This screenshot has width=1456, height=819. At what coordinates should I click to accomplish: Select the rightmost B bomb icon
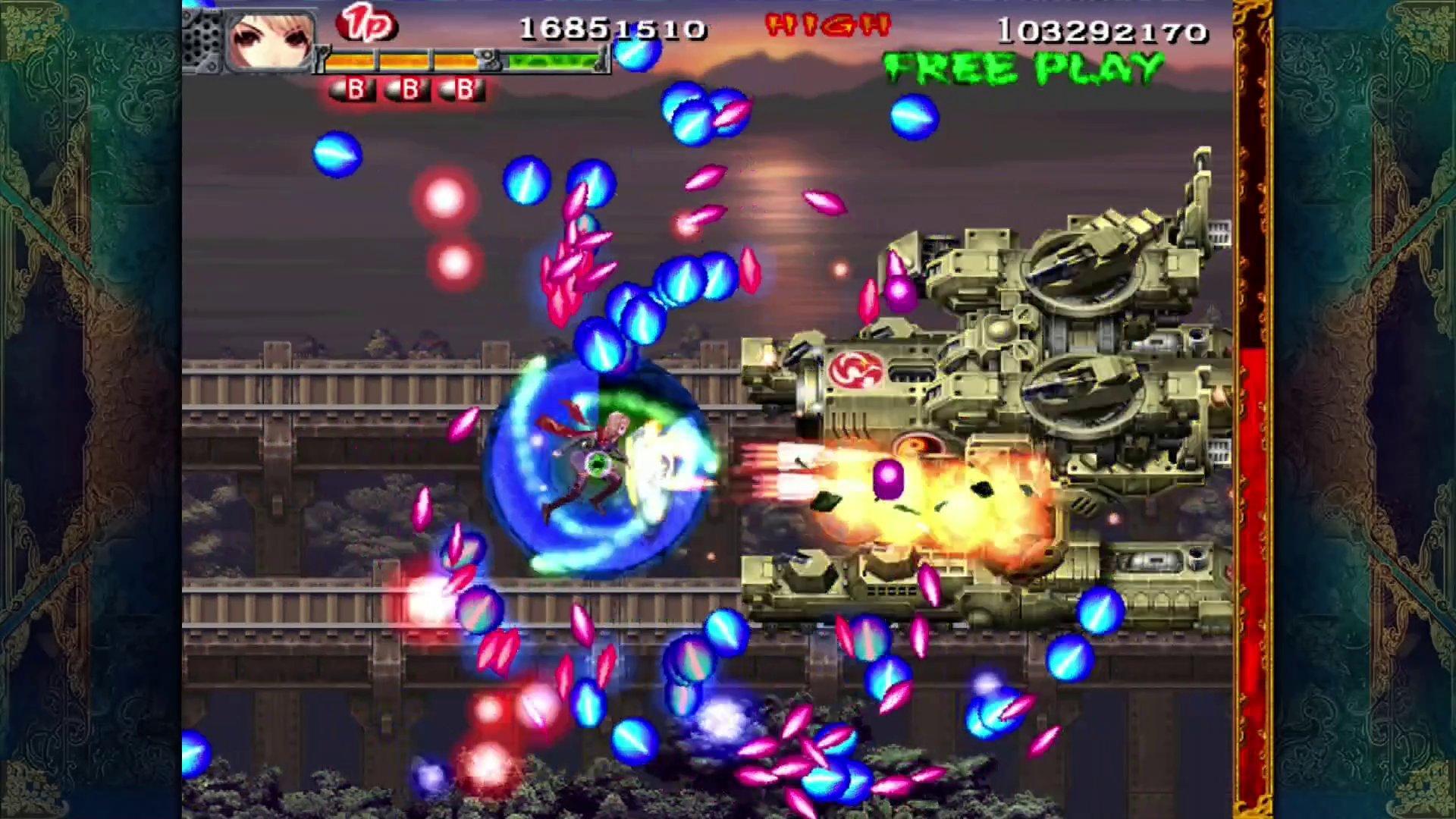(464, 90)
